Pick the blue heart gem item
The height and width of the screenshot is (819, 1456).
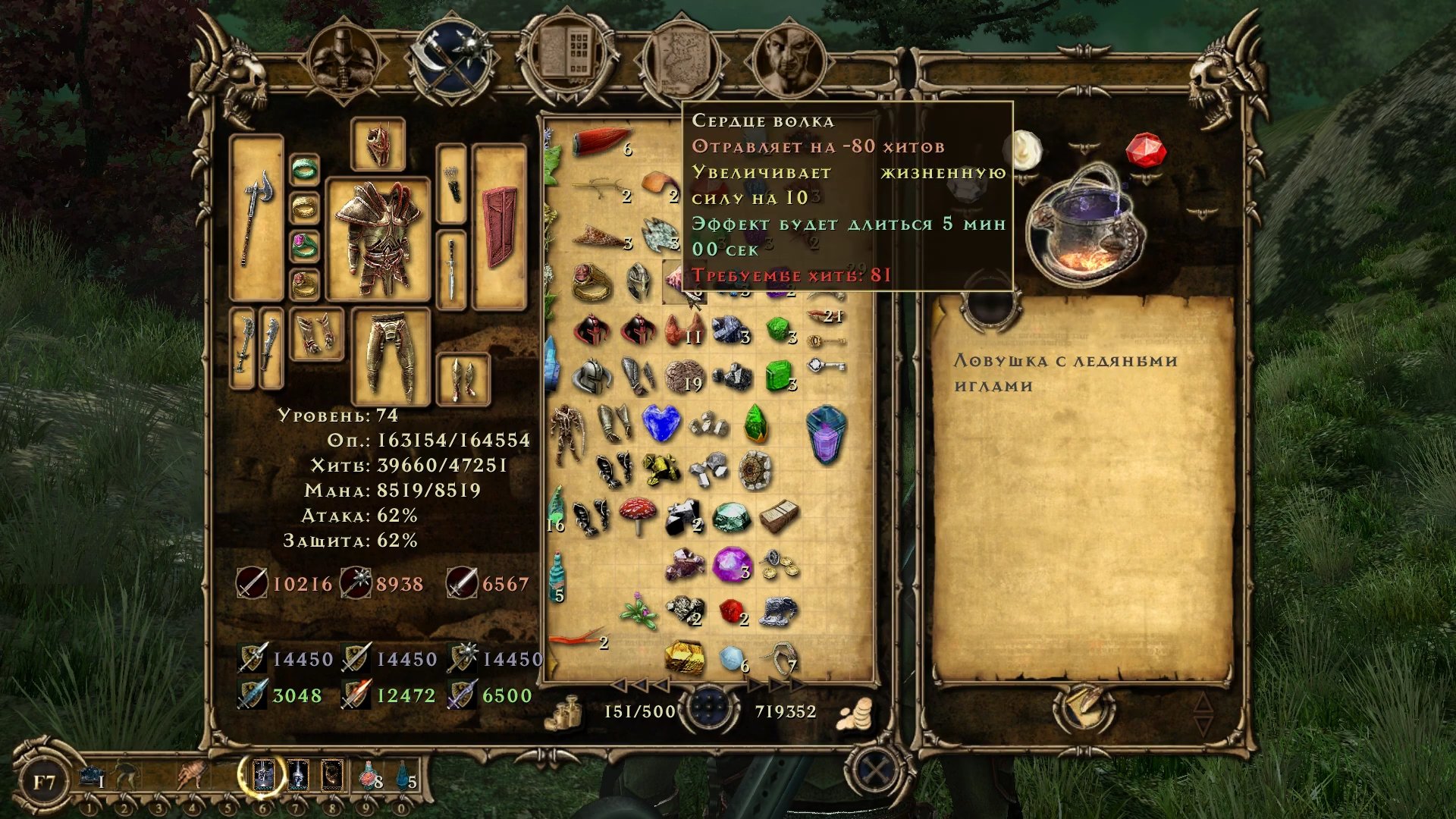click(x=661, y=423)
